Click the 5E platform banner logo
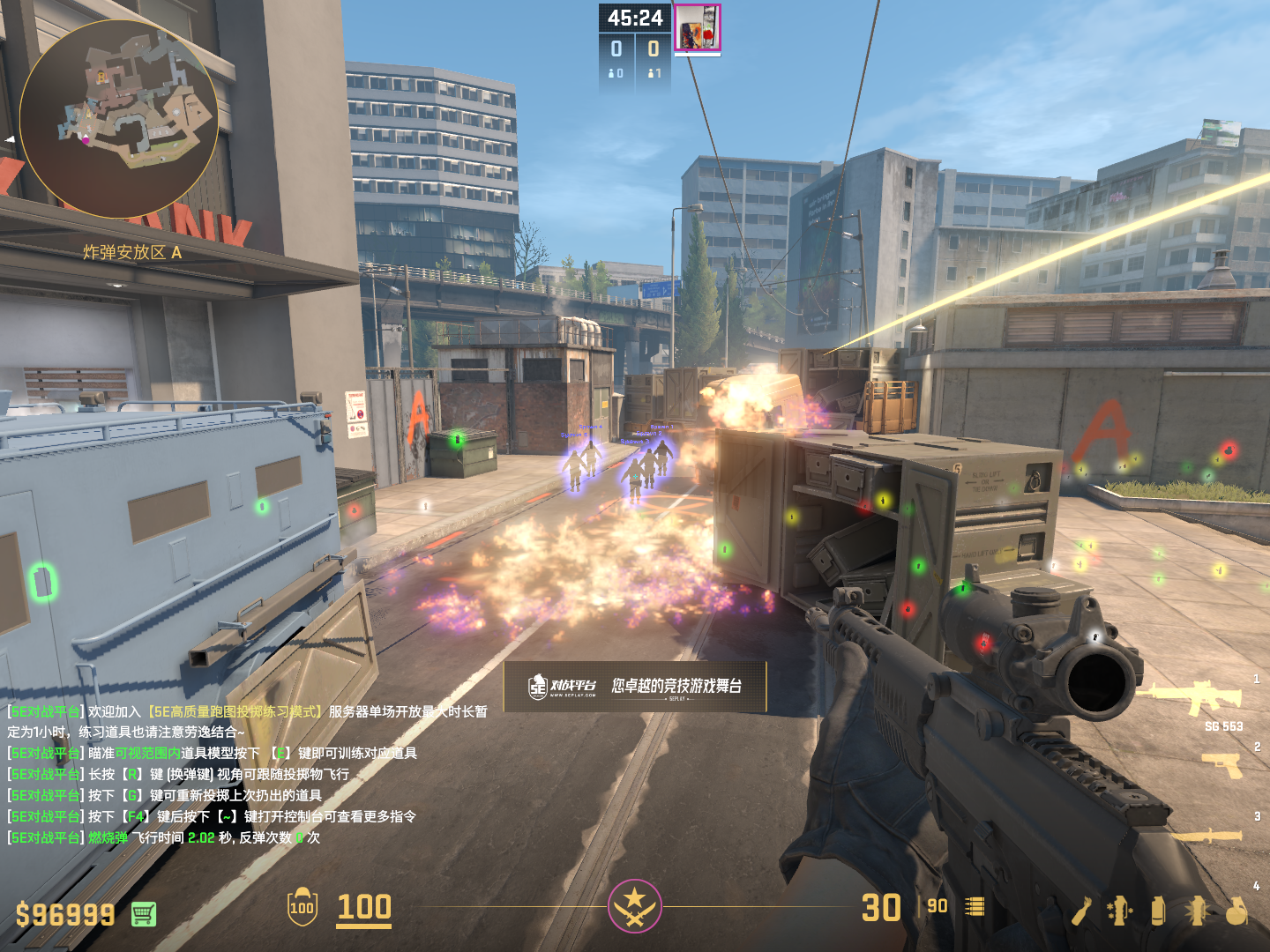 pos(562,687)
